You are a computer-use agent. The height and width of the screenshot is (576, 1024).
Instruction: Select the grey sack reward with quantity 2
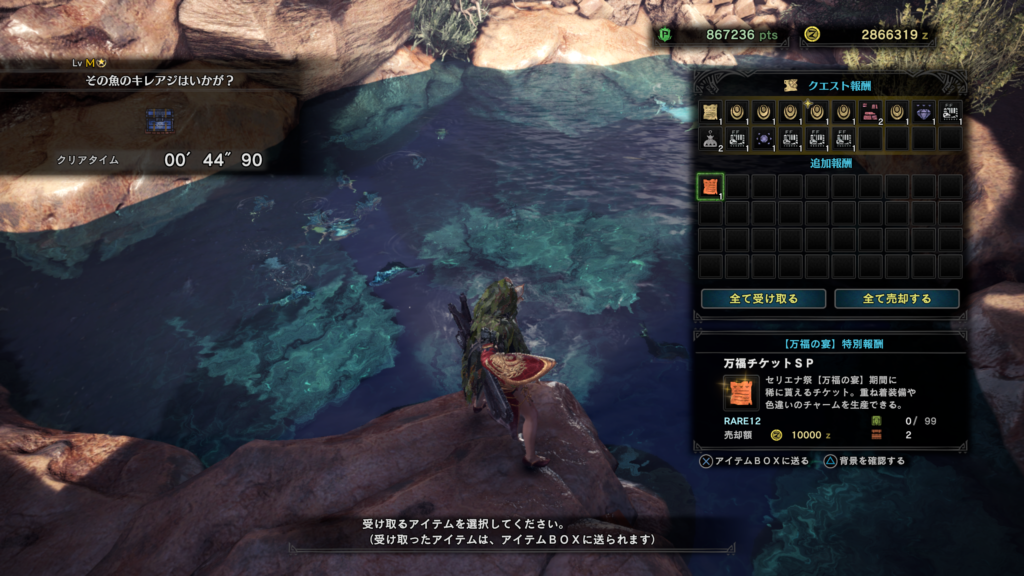(710, 138)
